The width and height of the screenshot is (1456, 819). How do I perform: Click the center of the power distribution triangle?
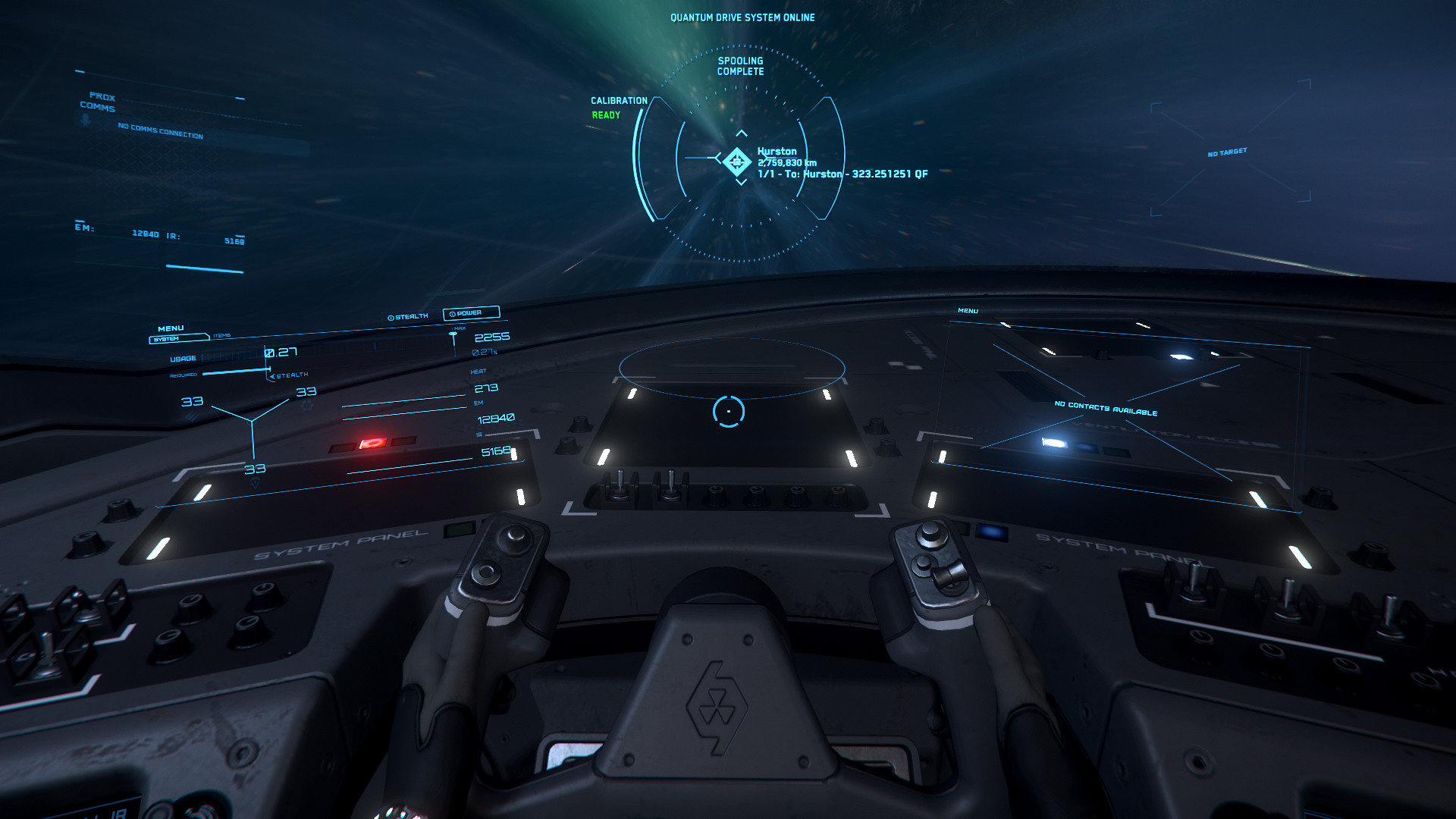(x=252, y=420)
